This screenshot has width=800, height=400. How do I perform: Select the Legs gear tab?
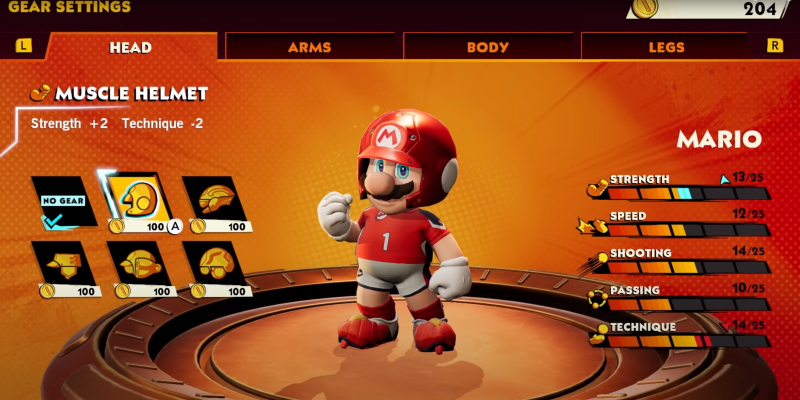click(x=666, y=47)
